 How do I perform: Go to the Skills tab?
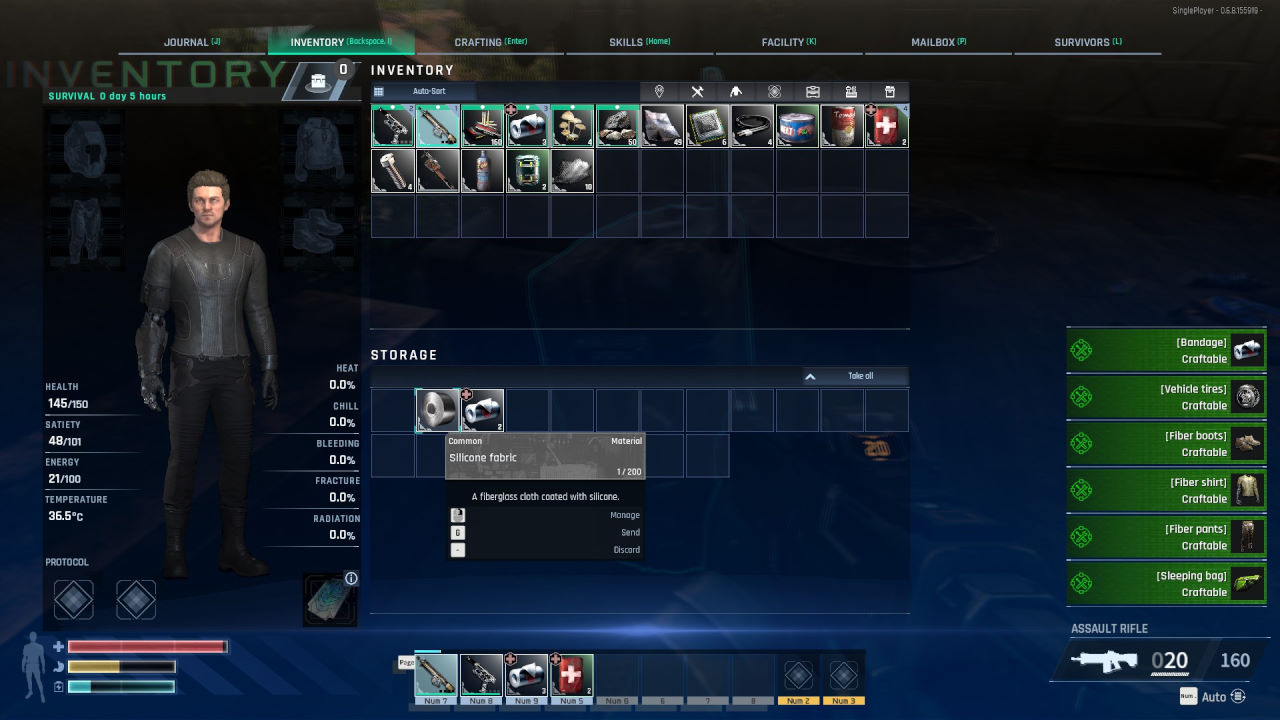click(639, 42)
